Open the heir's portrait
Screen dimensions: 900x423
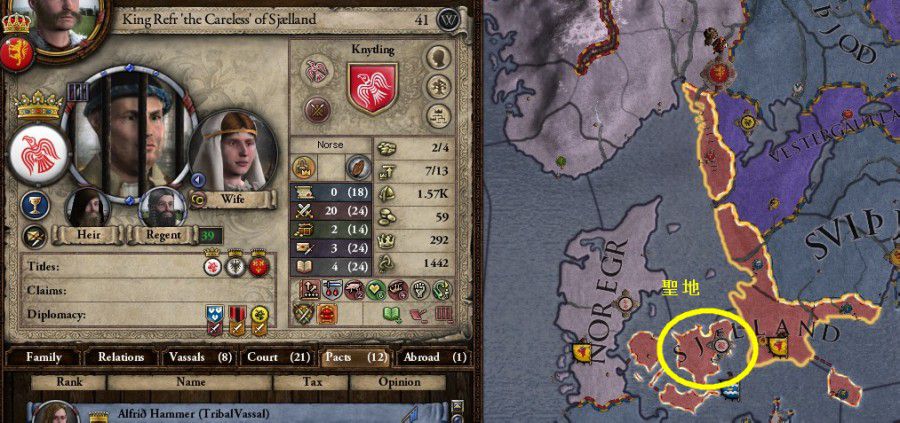point(89,208)
